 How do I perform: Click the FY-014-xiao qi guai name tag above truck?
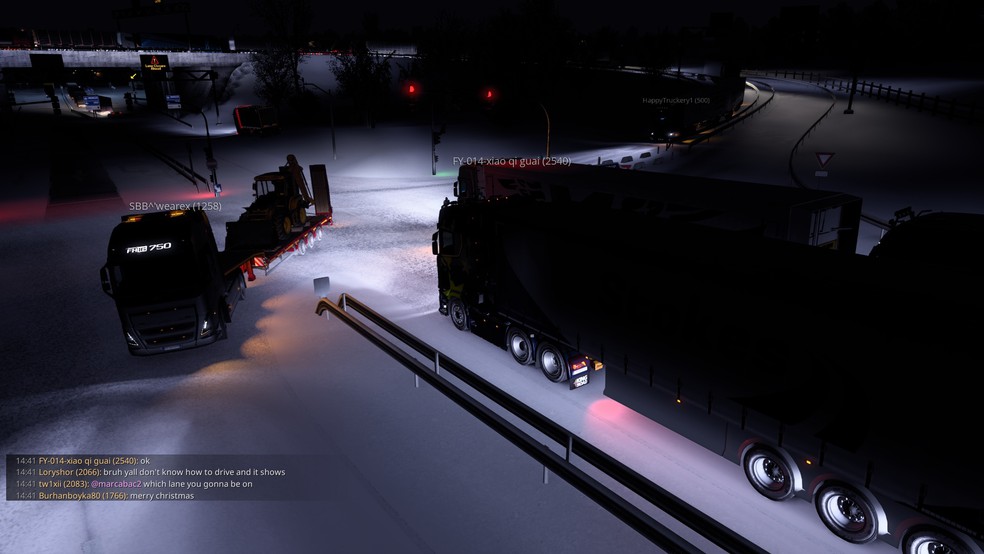(x=511, y=161)
